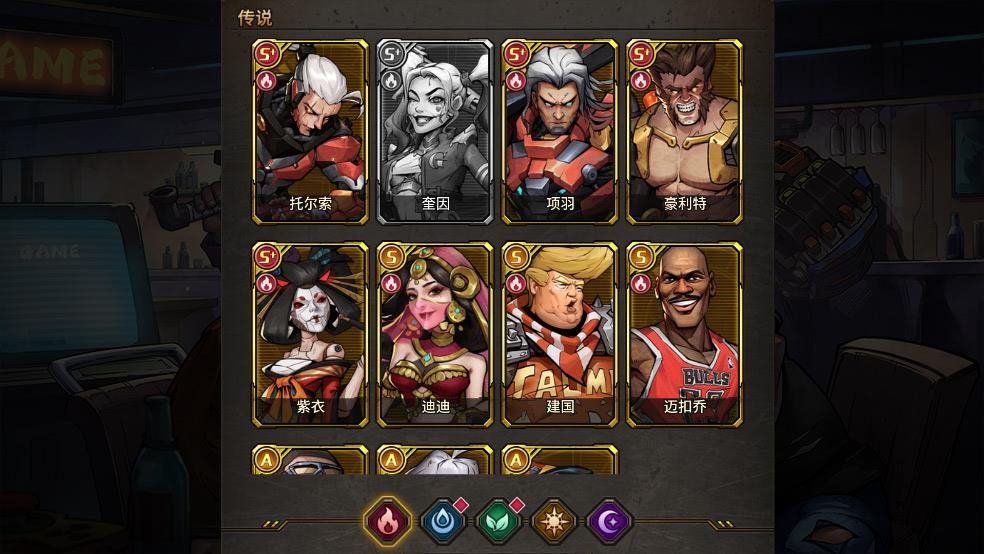Show the water element heroes
This screenshot has width=984, height=554.
441,521
